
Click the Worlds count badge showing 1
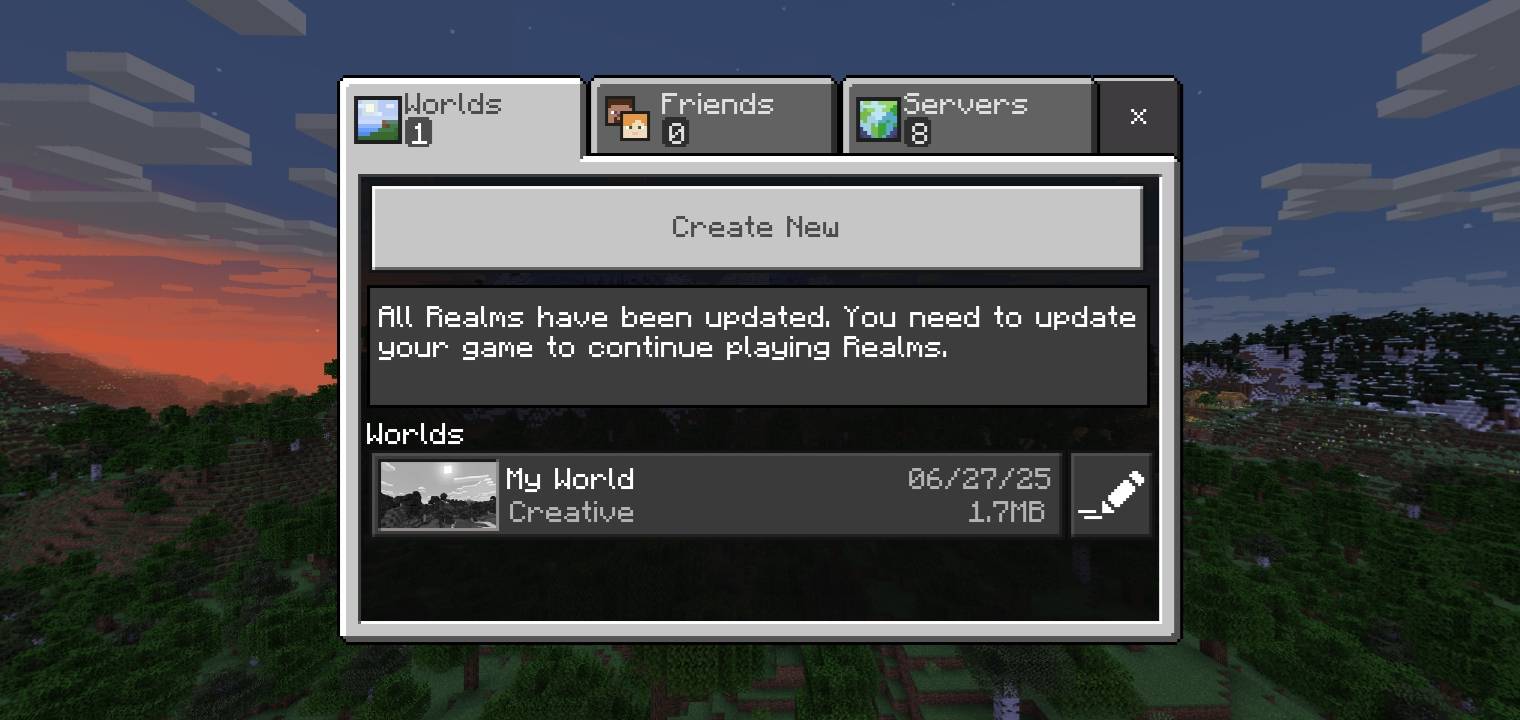420,131
